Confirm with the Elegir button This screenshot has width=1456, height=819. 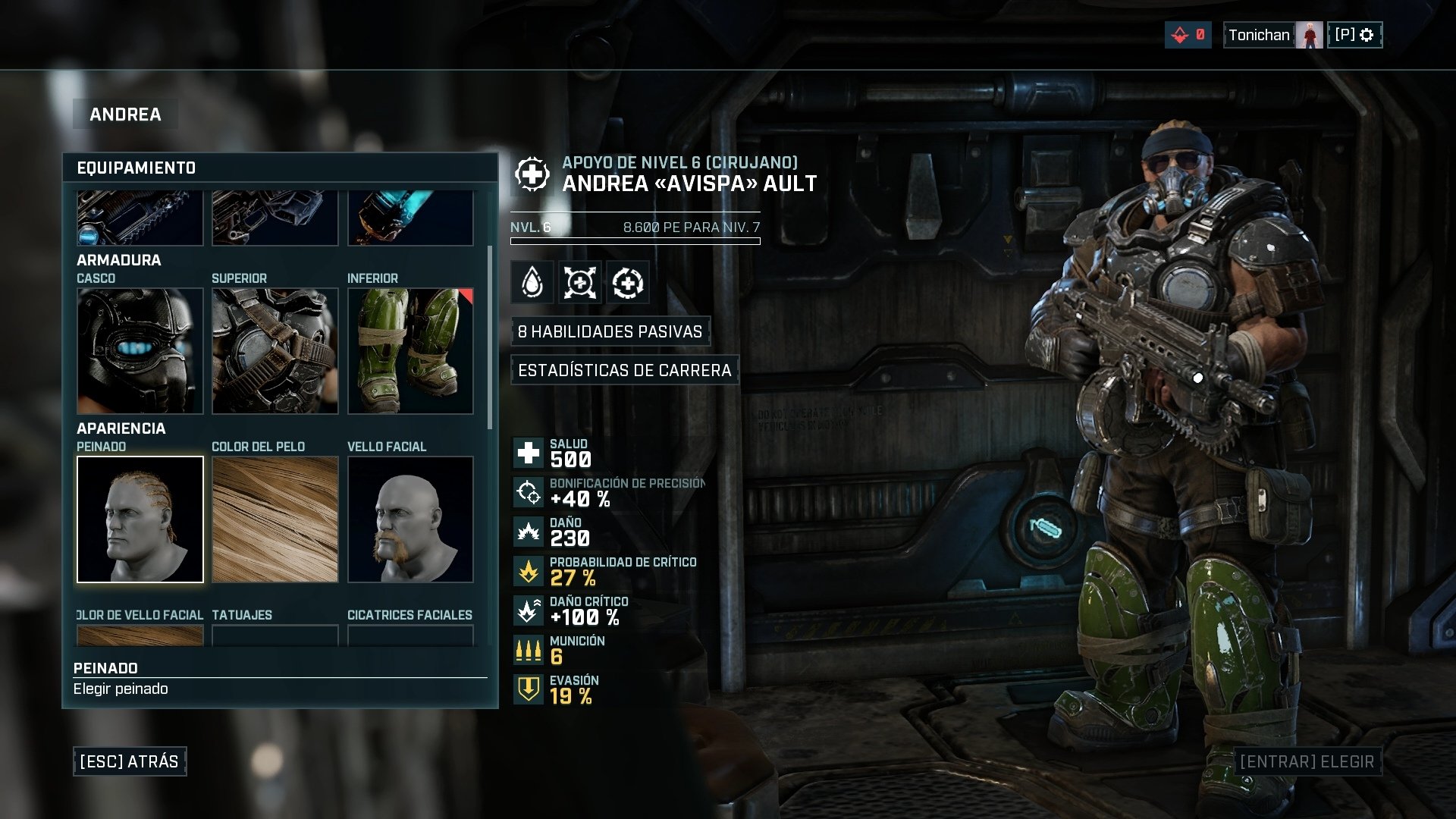click(1306, 761)
